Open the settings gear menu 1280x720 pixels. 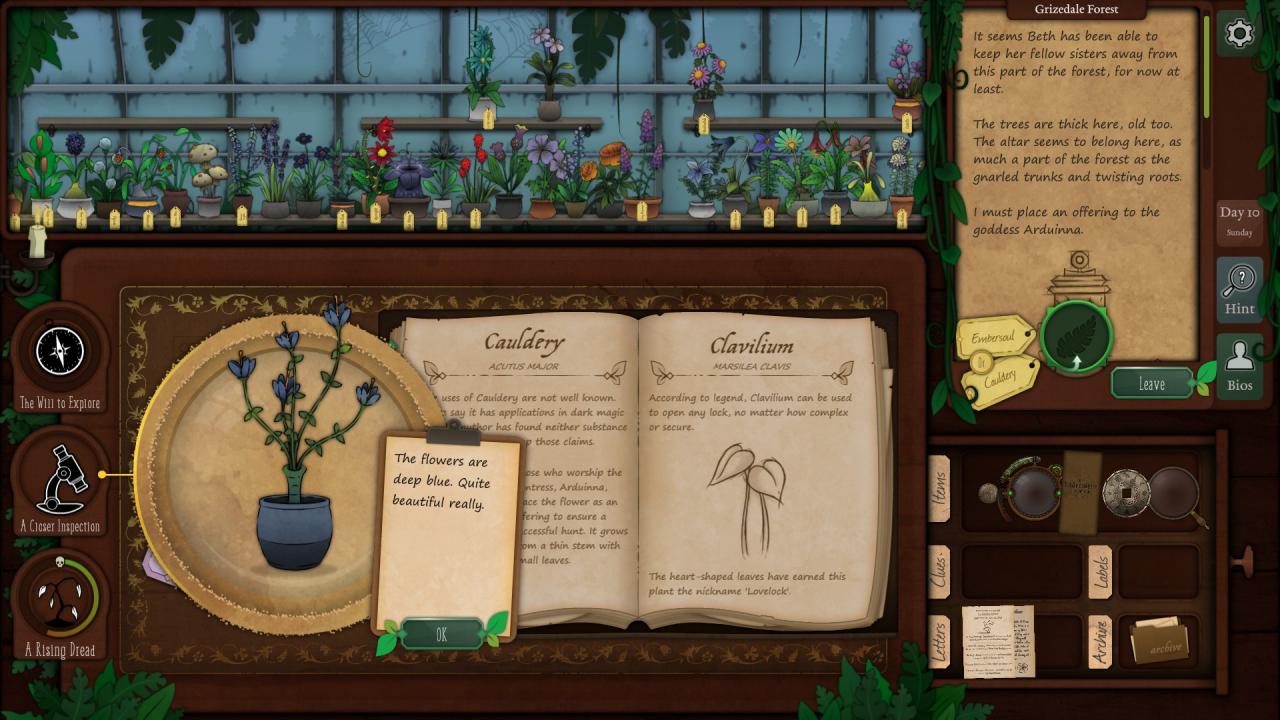point(1239,34)
